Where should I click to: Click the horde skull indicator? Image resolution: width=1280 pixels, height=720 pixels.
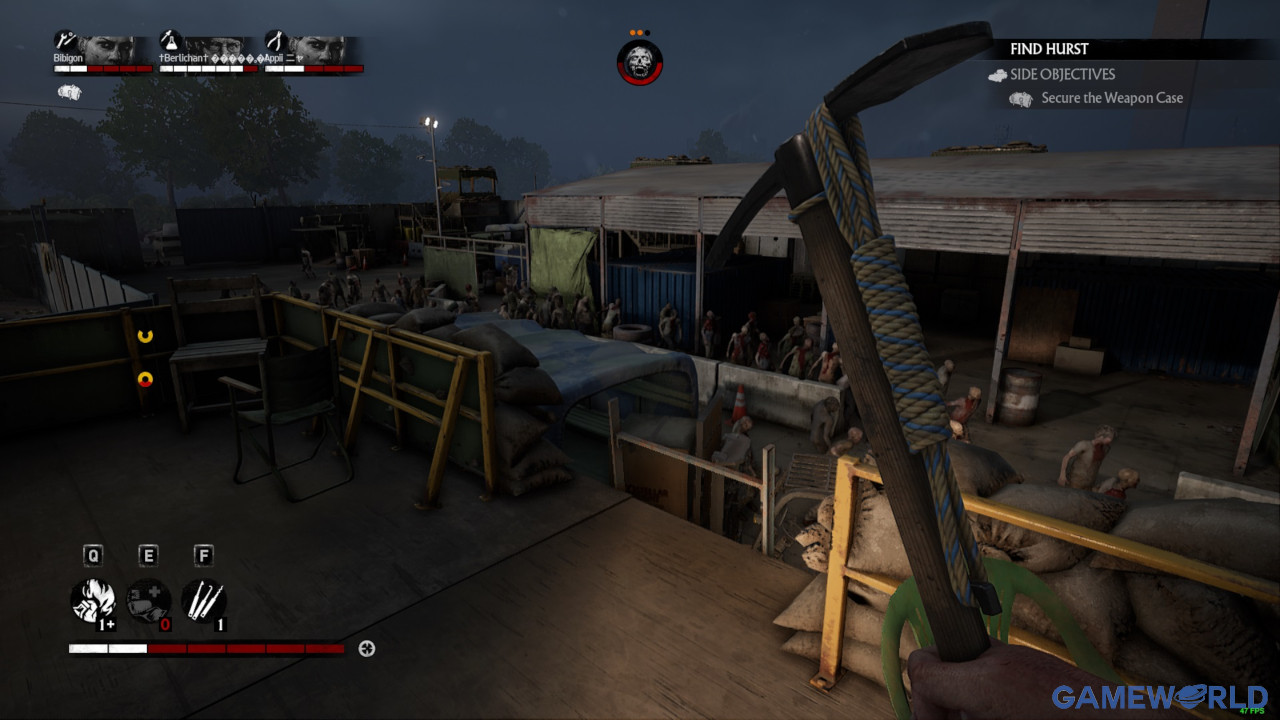639,63
